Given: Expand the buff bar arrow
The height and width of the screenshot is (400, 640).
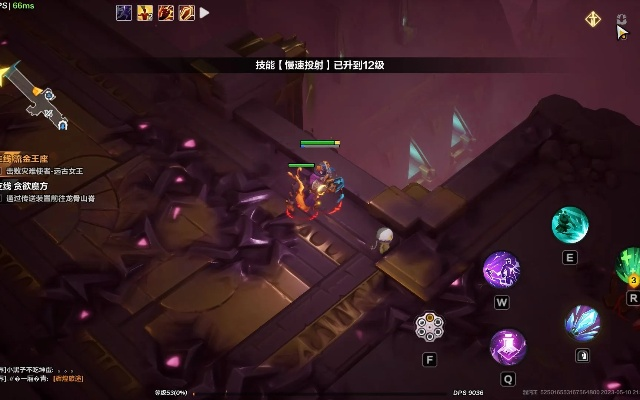Looking at the screenshot, I should point(205,13).
